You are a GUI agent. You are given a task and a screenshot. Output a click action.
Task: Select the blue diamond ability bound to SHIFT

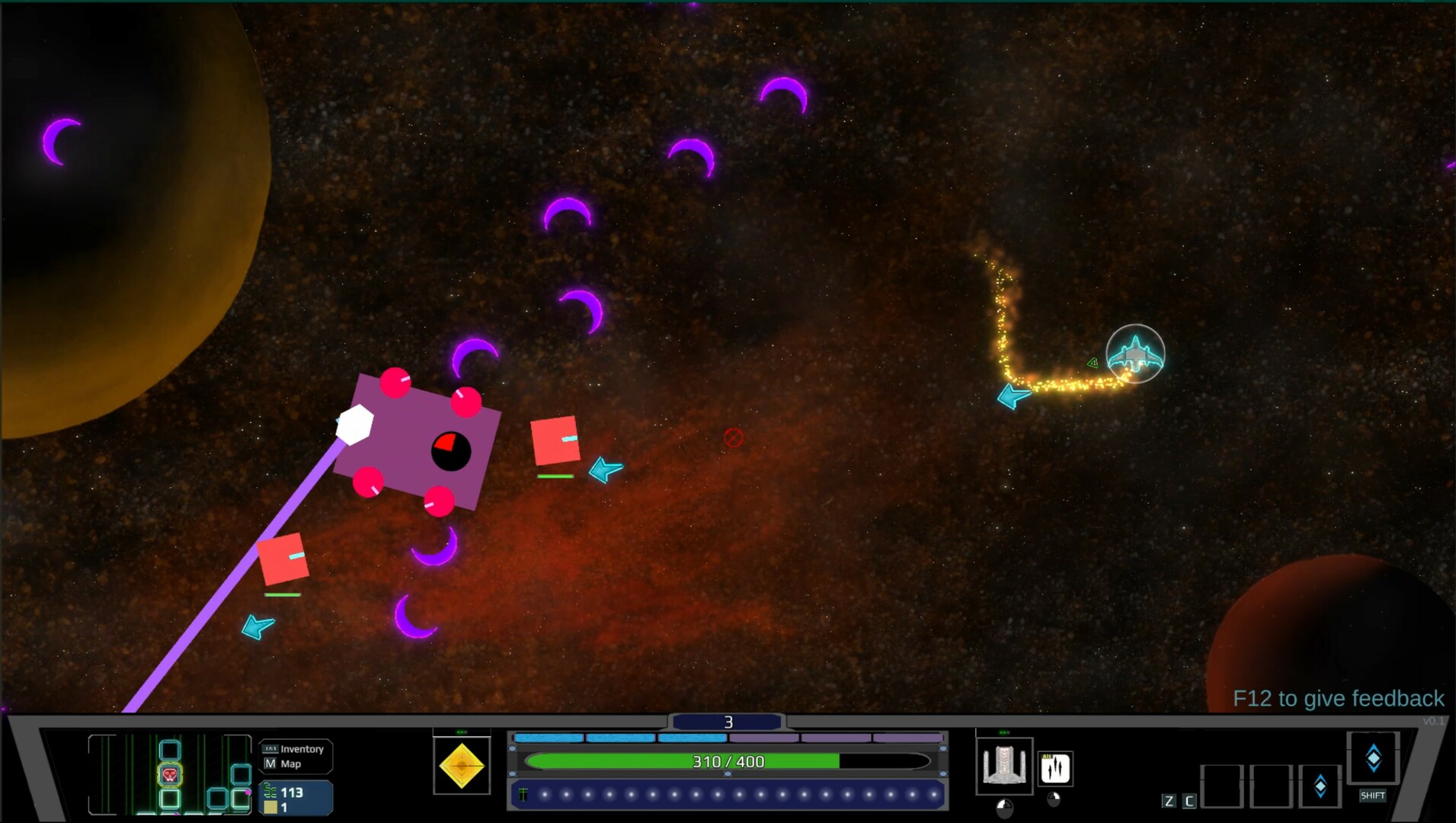(1374, 757)
